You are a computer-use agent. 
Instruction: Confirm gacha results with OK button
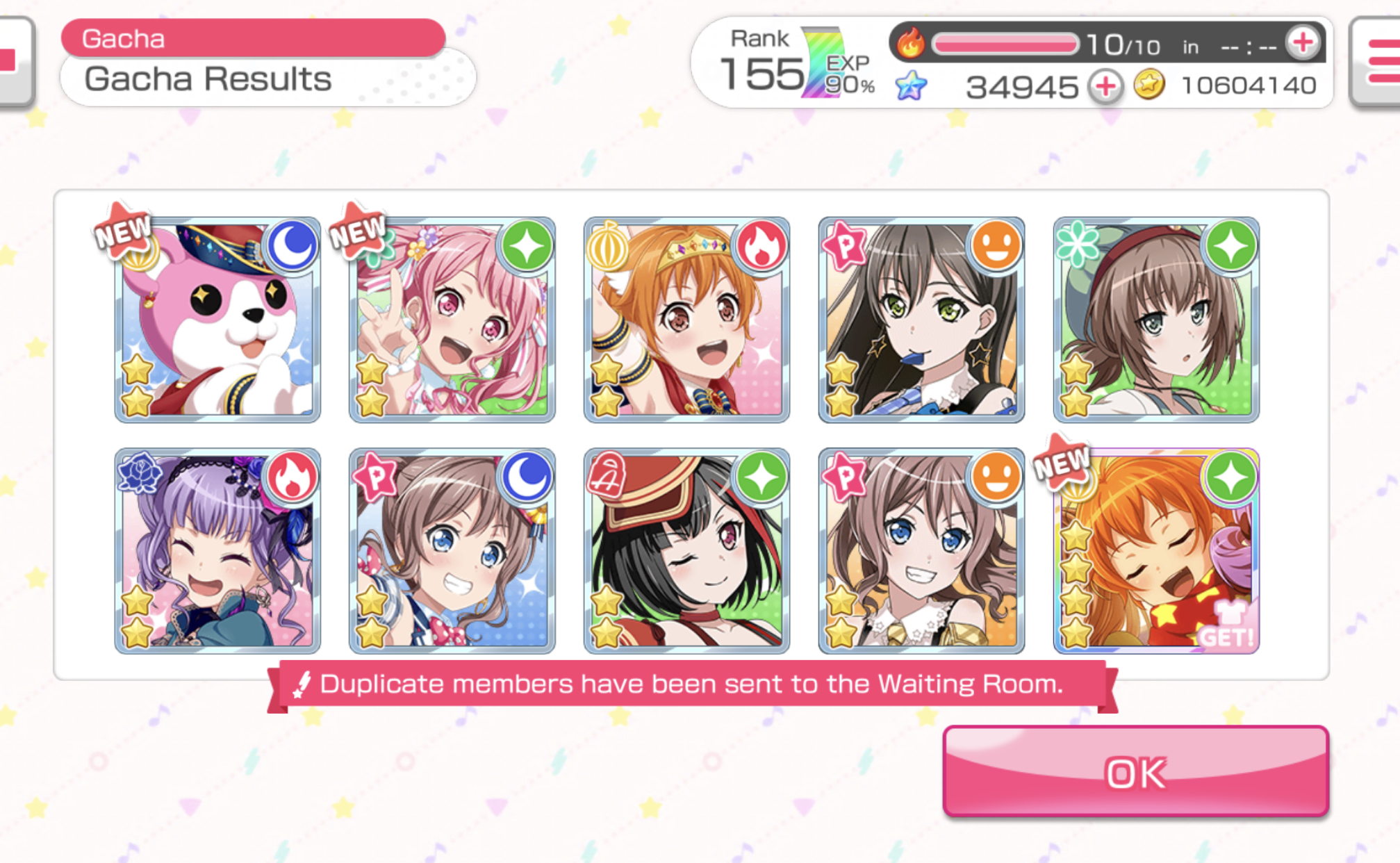pyautogui.click(x=1135, y=771)
